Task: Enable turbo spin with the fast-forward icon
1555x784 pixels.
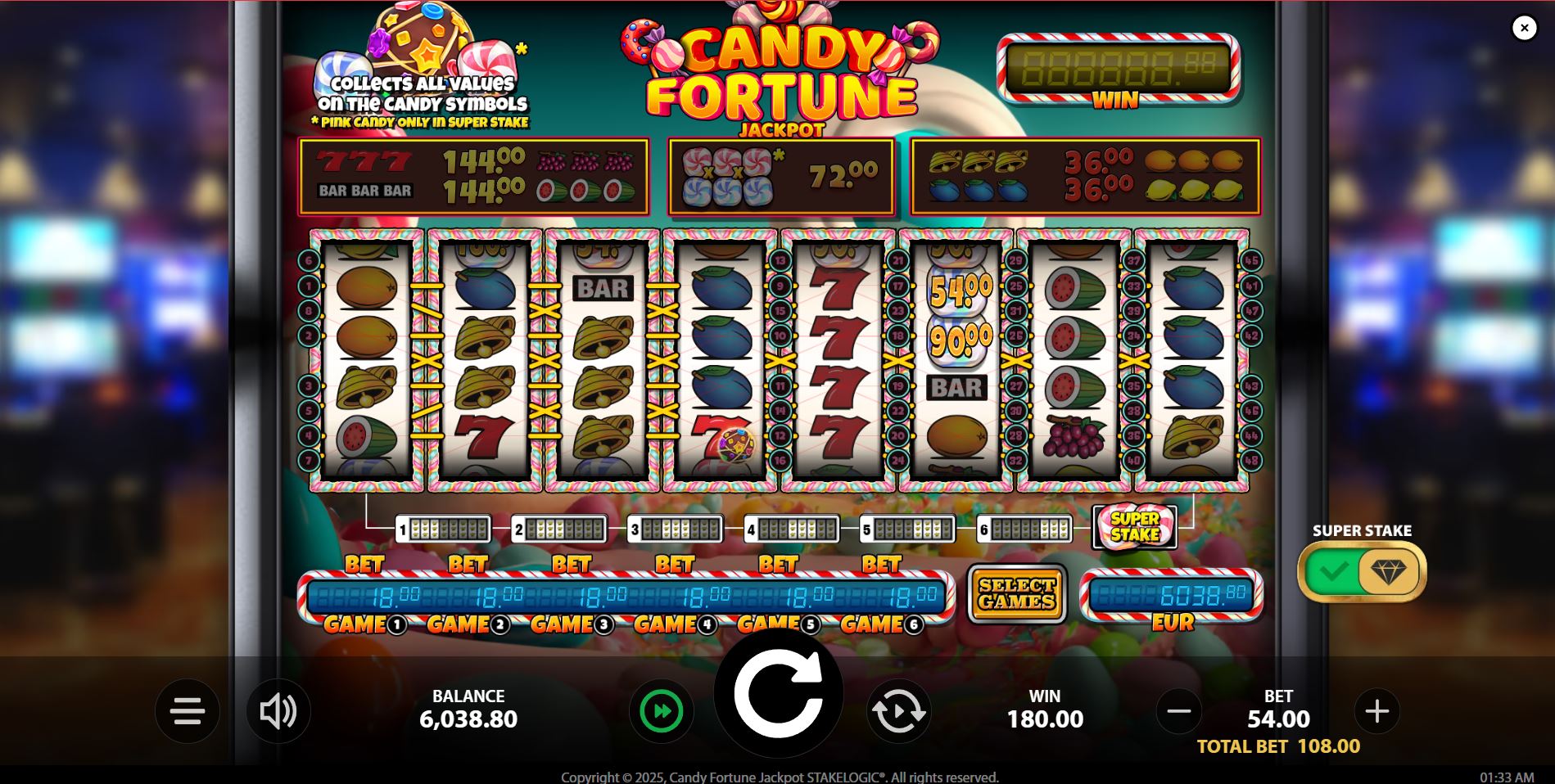Action: click(x=661, y=710)
